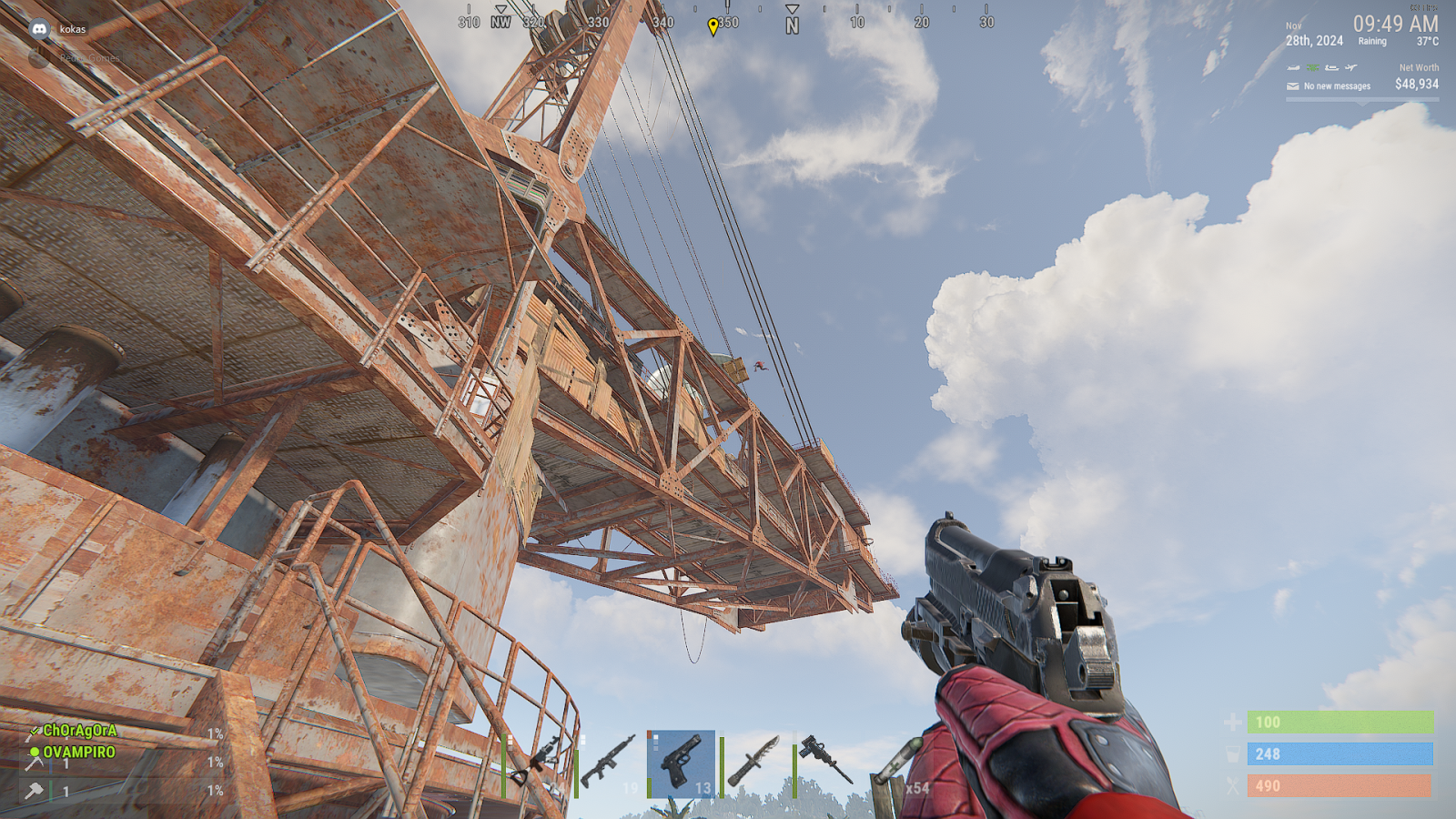Choose the medical syringe slot showing x54
Screen dimensions: 1456x819
[899, 763]
